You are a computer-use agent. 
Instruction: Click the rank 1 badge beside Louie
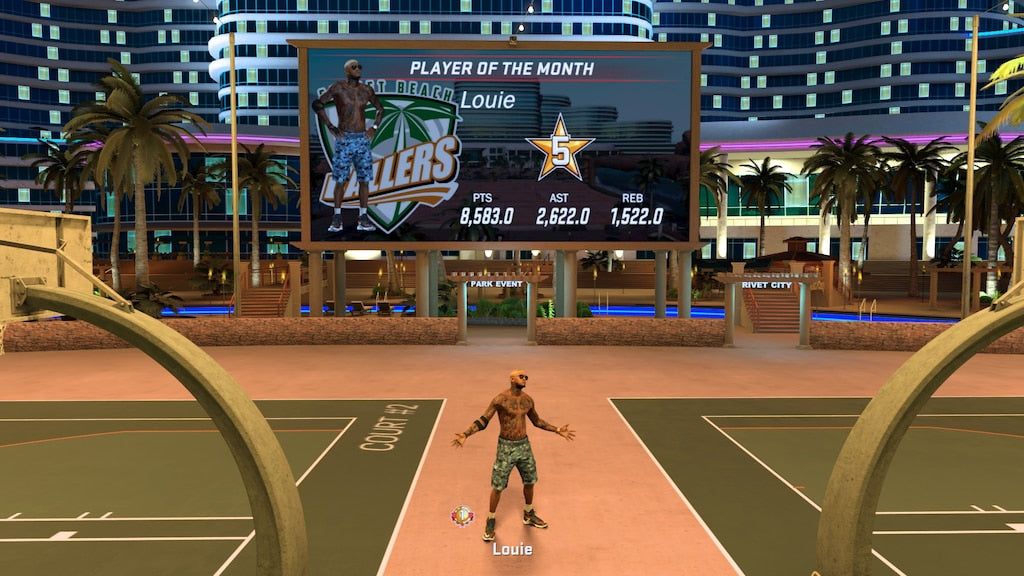pyautogui.click(x=462, y=516)
